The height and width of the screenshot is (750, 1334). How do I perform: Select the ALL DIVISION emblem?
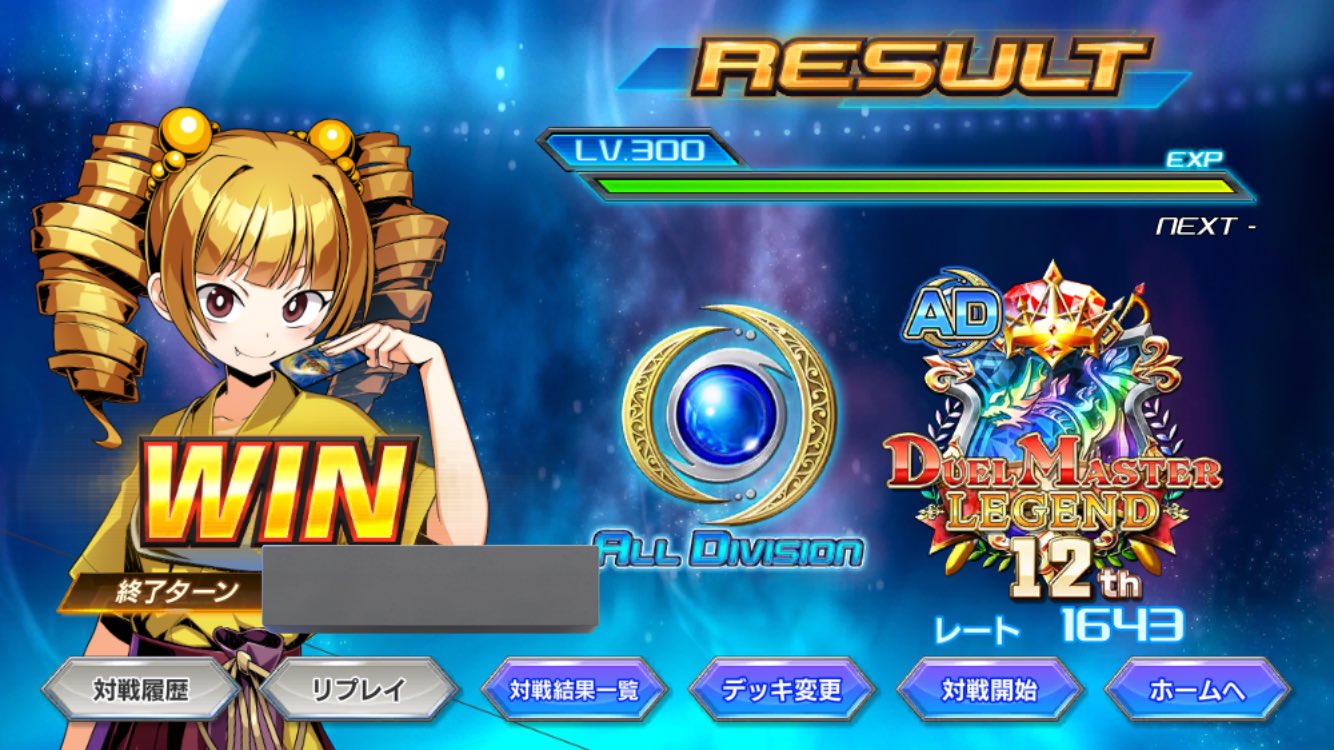725,430
